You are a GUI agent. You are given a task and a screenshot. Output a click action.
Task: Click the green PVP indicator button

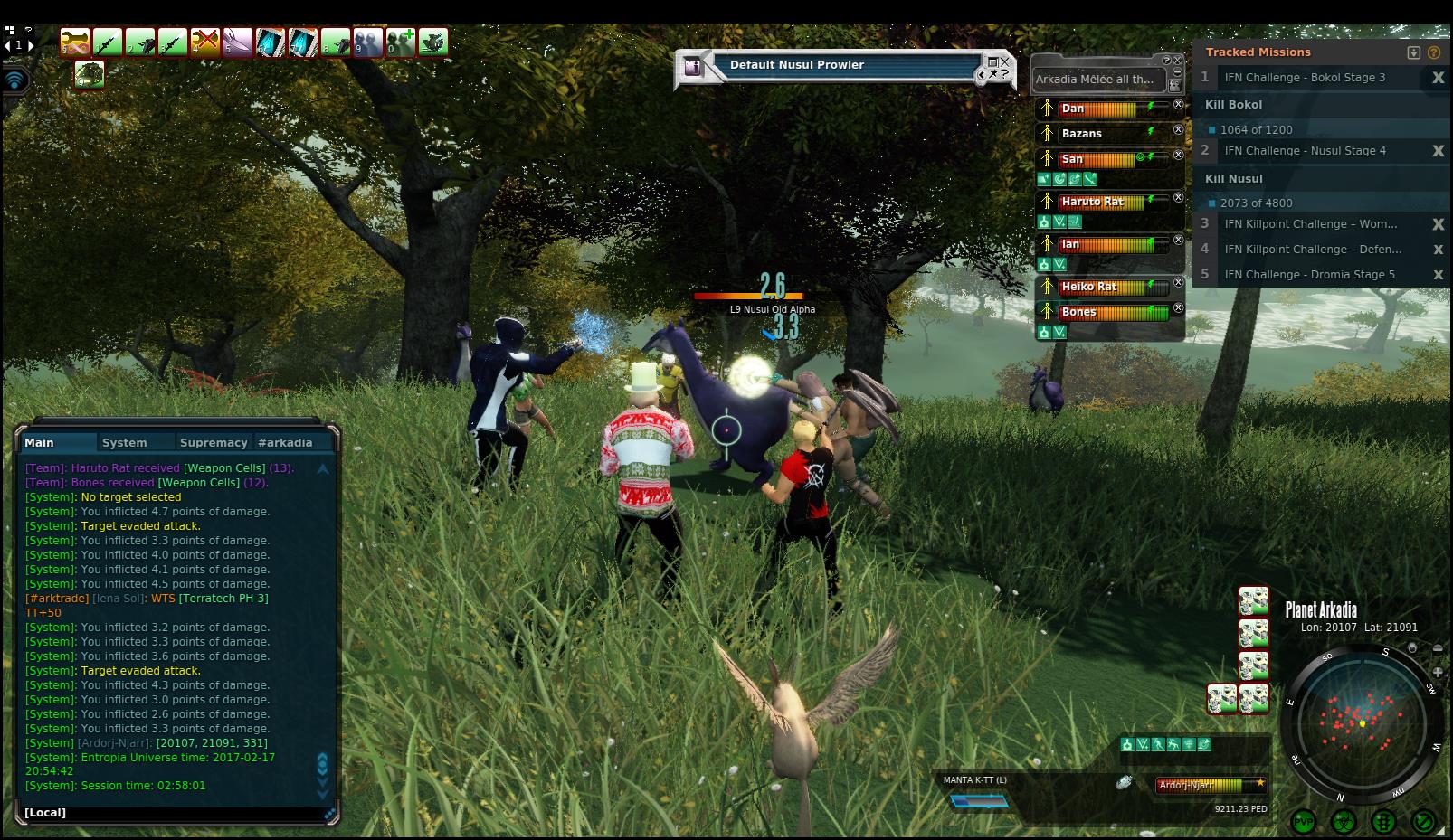click(x=1304, y=822)
